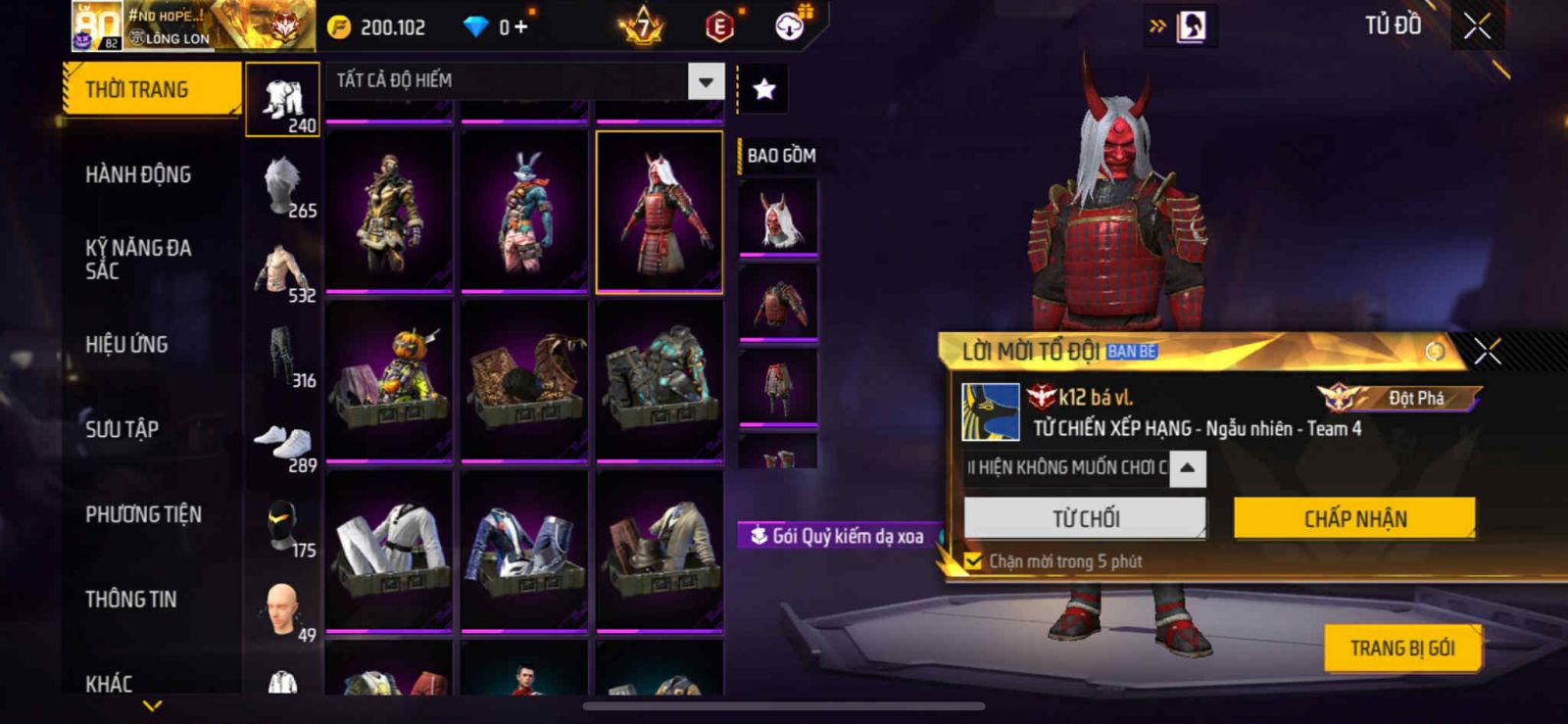Open the KỸ NĂNG ĐA SẮC tab
This screenshot has width=1568, height=724.
click(x=138, y=259)
